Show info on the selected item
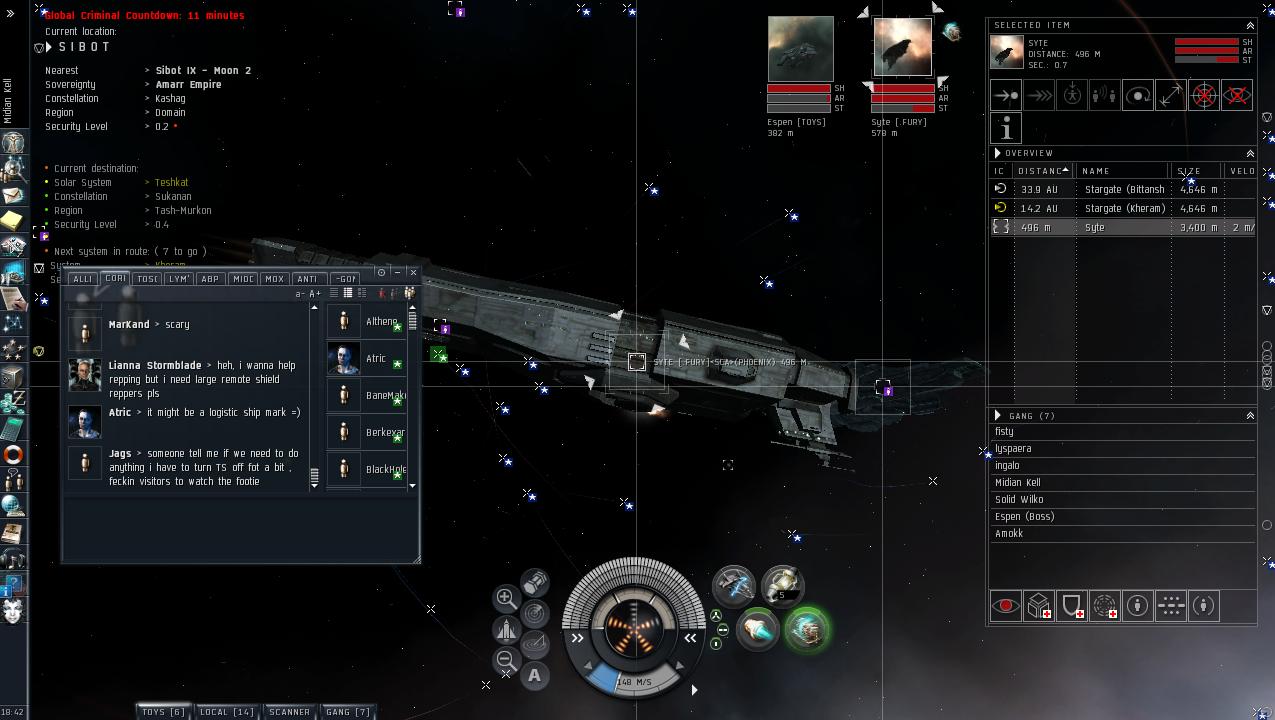The height and width of the screenshot is (720, 1275). [x=1006, y=128]
